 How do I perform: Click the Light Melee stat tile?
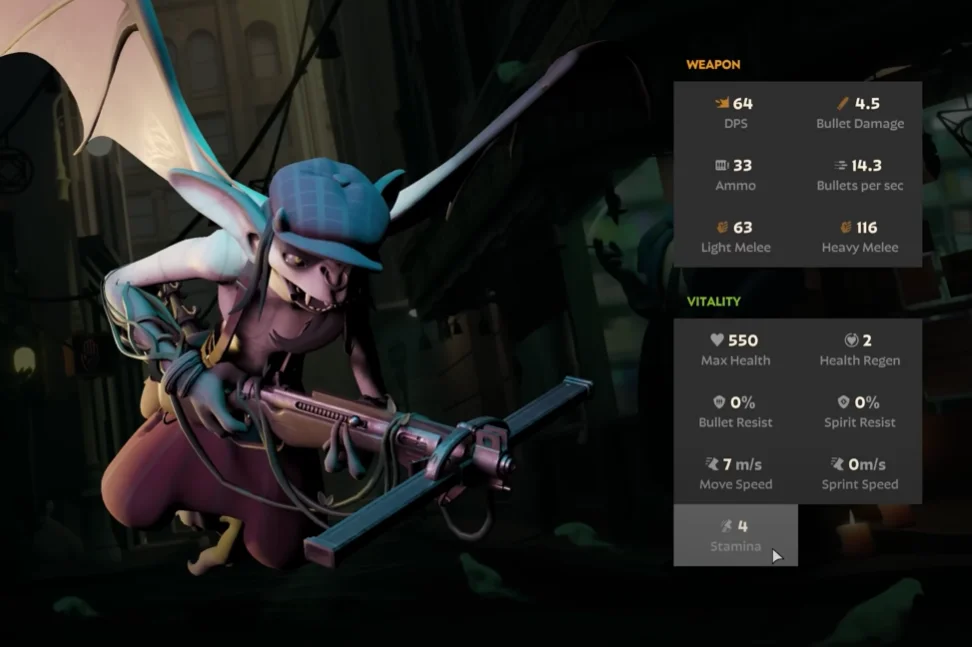736,237
